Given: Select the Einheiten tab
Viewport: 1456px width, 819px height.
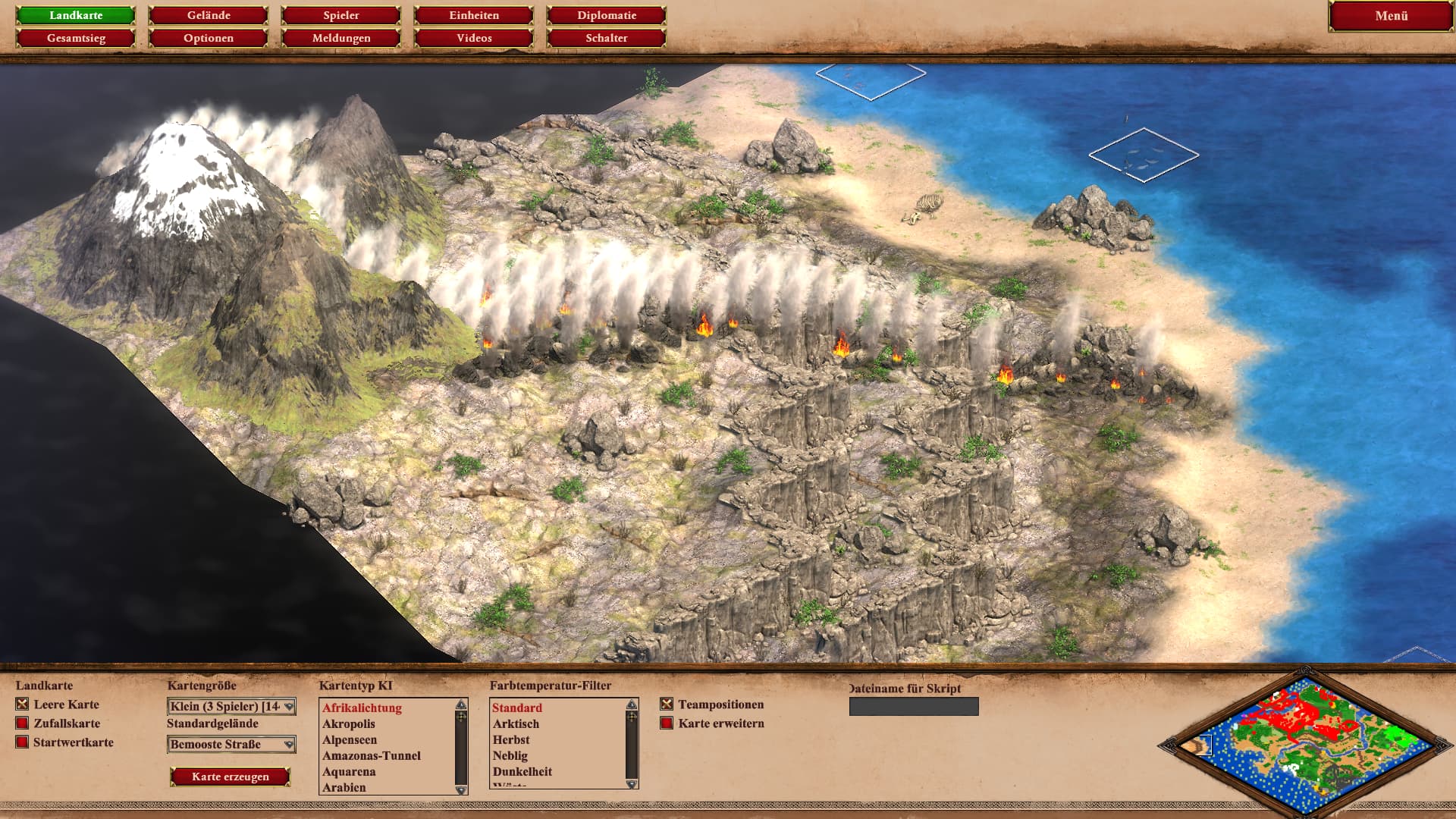Looking at the screenshot, I should 474,15.
